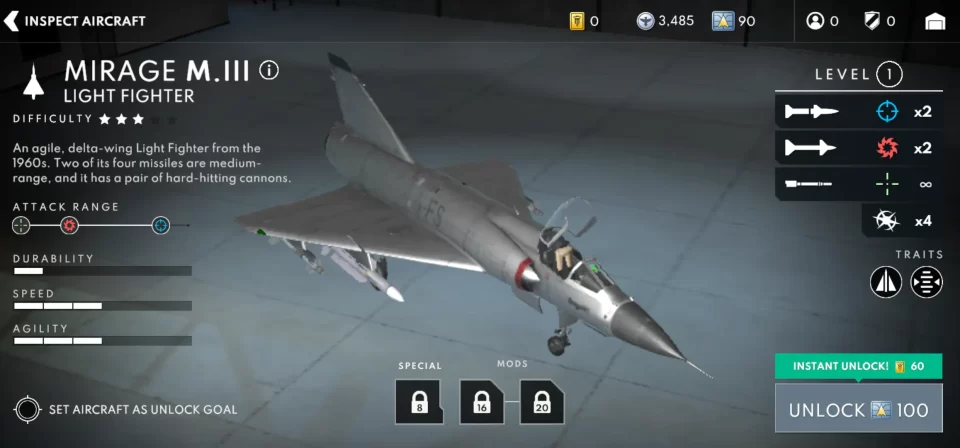Select the locked mod slot 16

coord(482,401)
